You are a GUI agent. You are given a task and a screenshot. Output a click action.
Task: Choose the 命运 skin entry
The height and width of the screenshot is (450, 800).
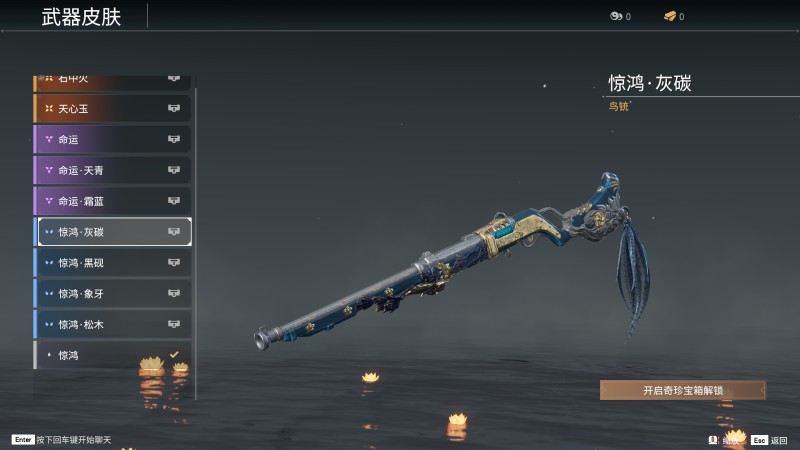[112, 139]
